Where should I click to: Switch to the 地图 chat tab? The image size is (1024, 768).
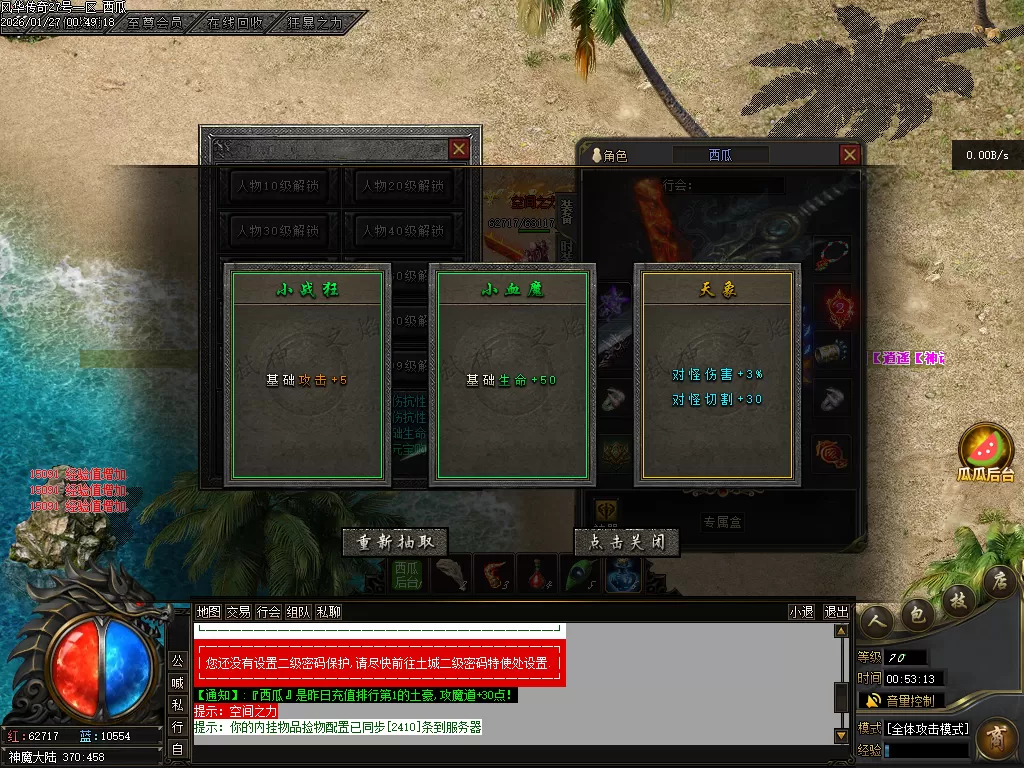(208, 612)
